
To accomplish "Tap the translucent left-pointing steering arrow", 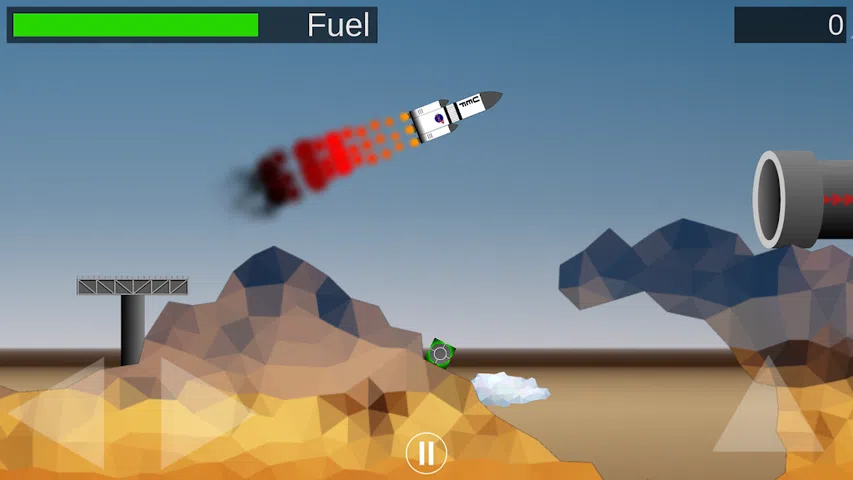I will coord(65,413).
